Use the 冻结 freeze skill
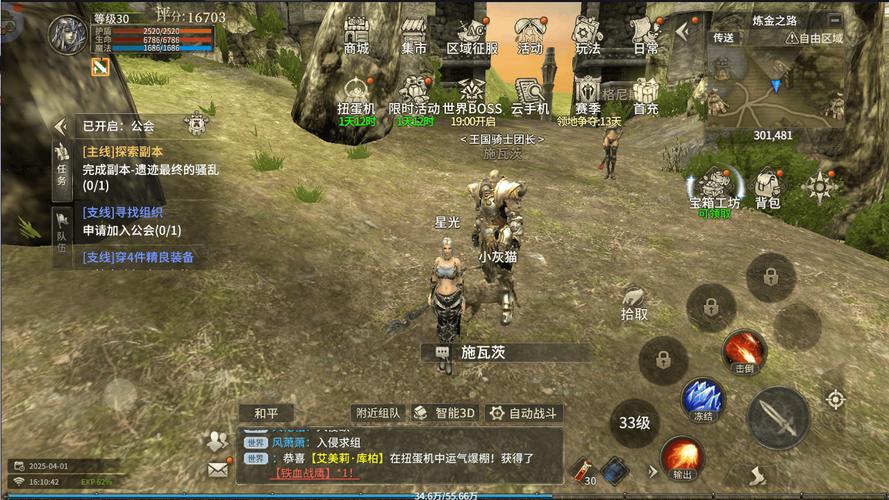 tap(702, 398)
